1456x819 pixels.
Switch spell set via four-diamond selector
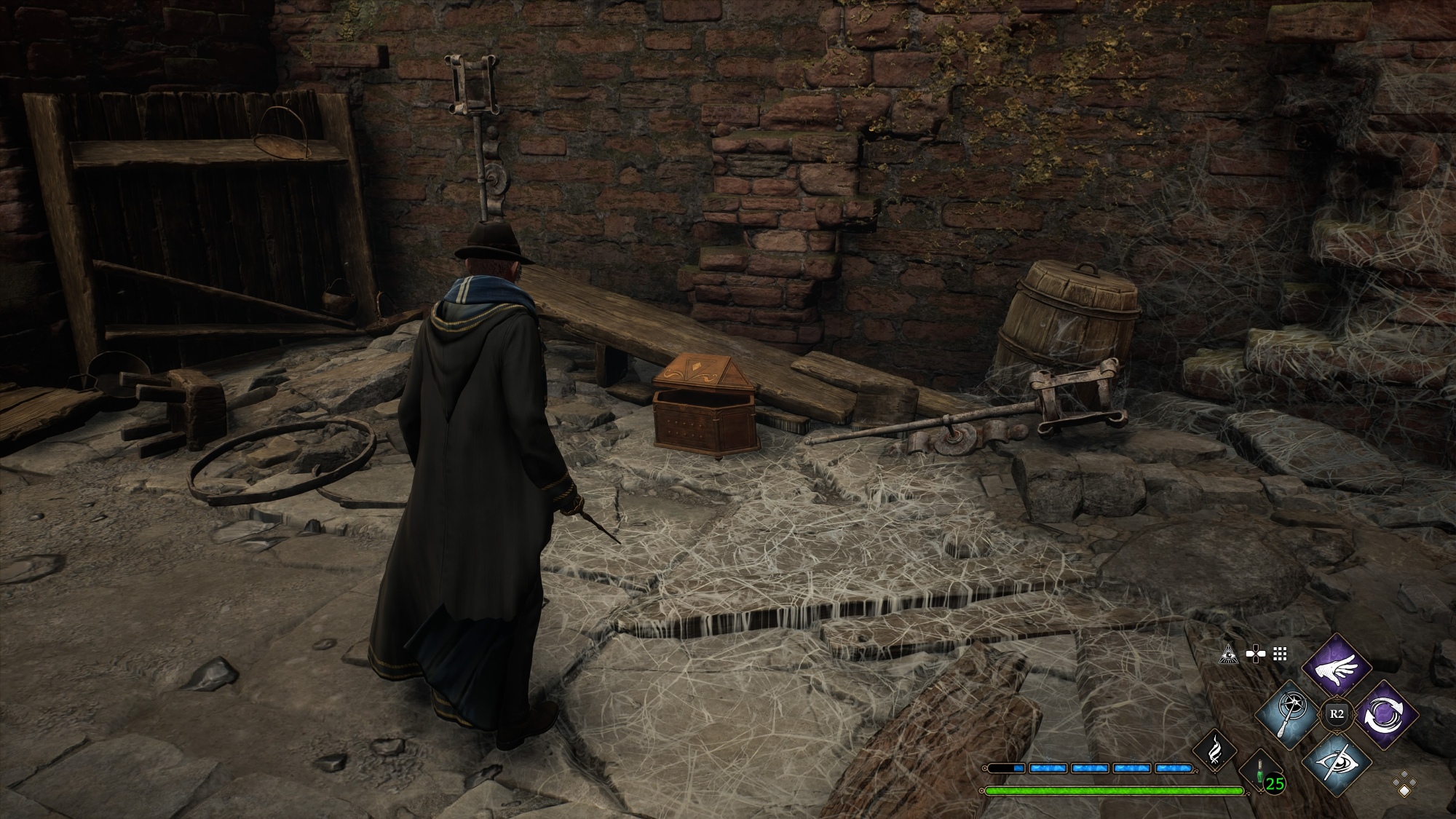click(1404, 785)
